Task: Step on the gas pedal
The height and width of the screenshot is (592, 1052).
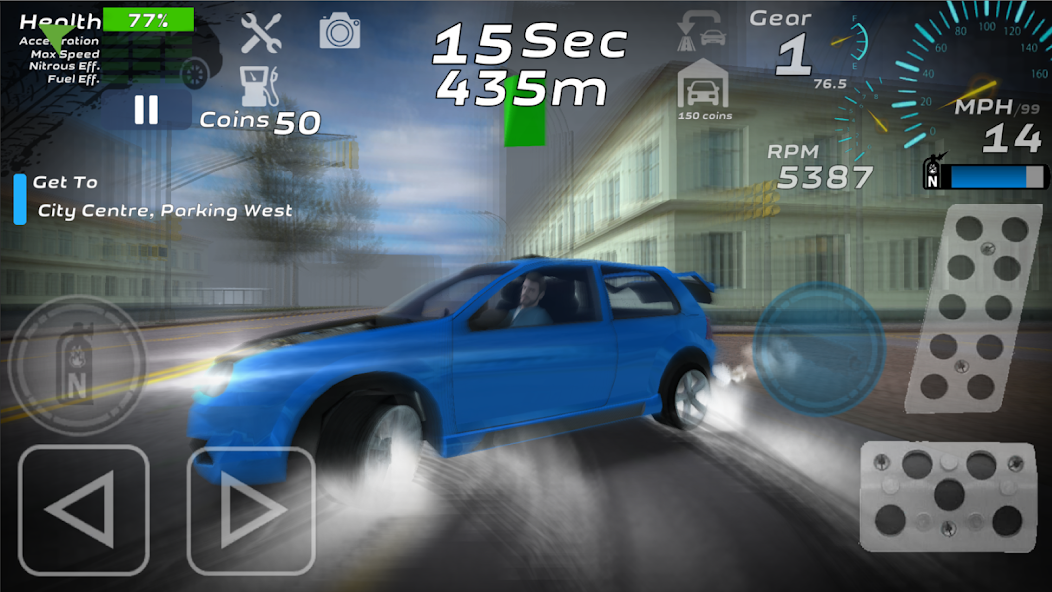Action: pyautogui.click(x=965, y=307)
